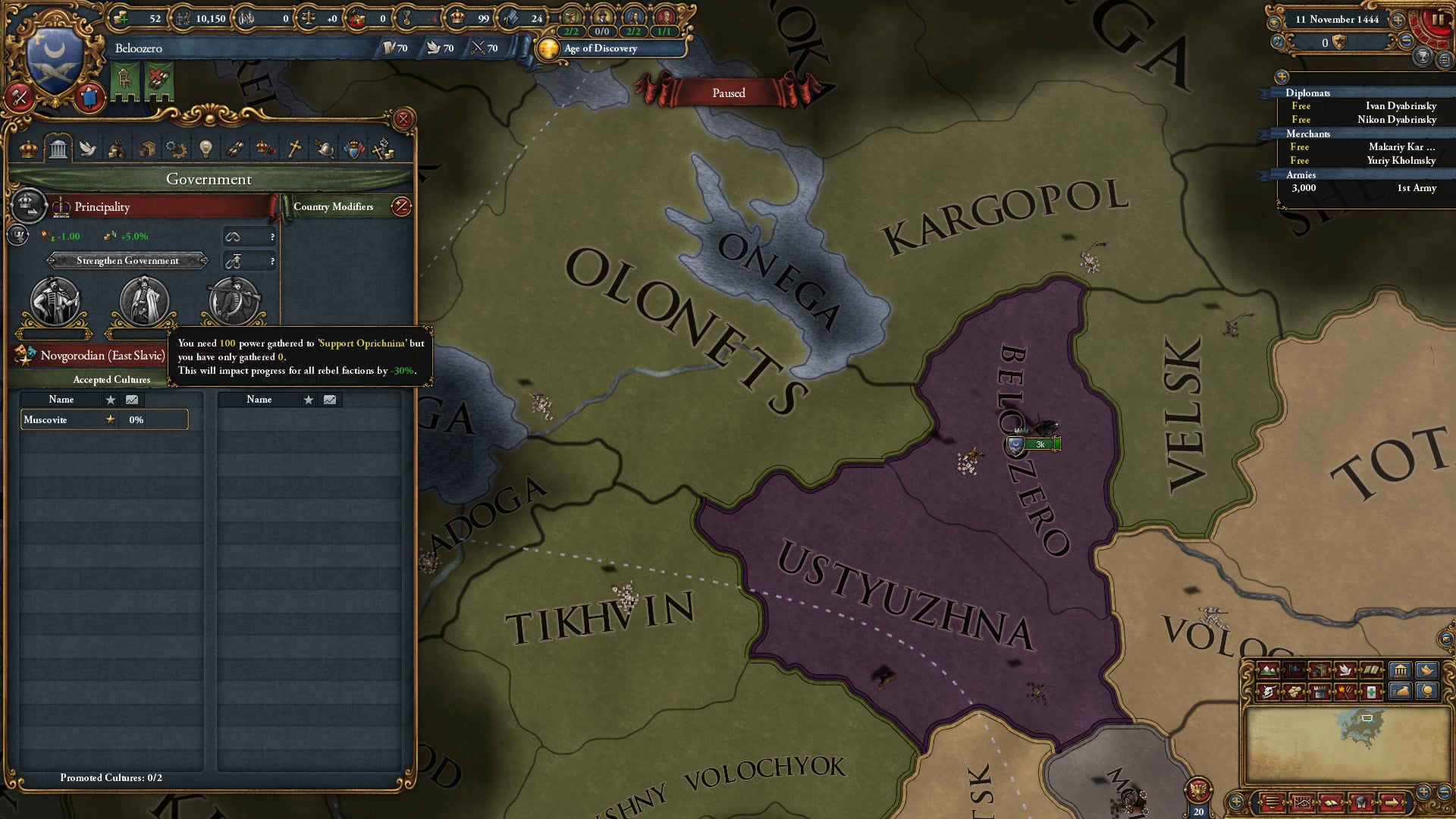
Task: Select the trade map mode icon
Action: click(x=1321, y=670)
